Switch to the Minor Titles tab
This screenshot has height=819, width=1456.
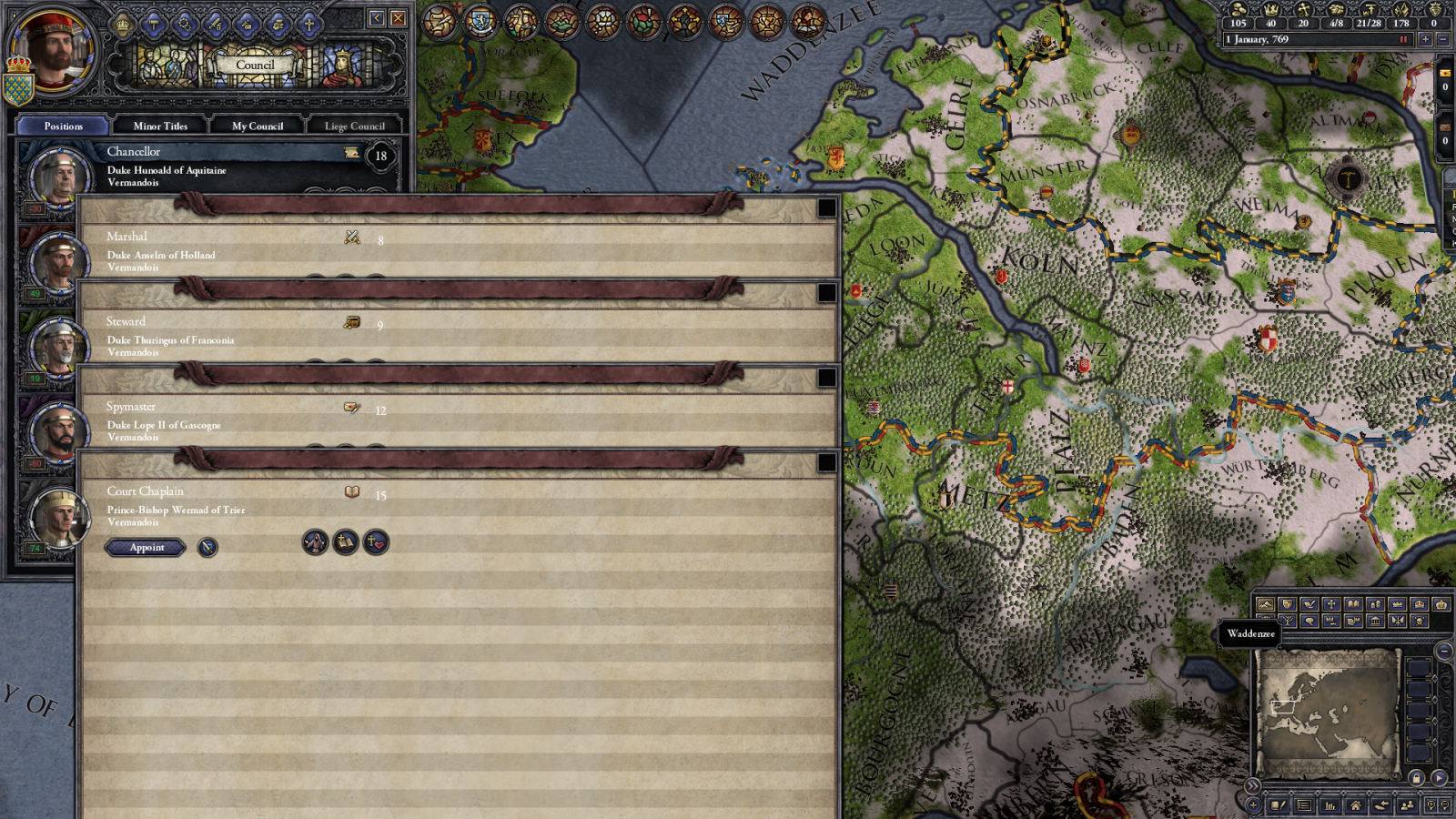(161, 126)
